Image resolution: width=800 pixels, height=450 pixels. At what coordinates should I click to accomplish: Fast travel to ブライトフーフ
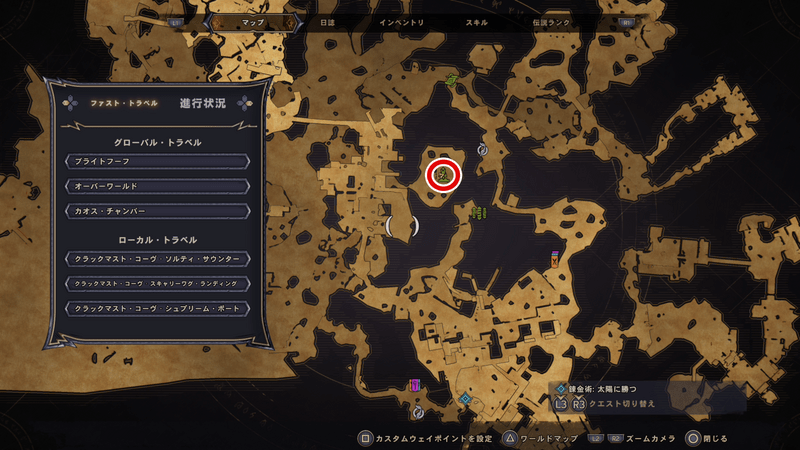click(x=155, y=161)
